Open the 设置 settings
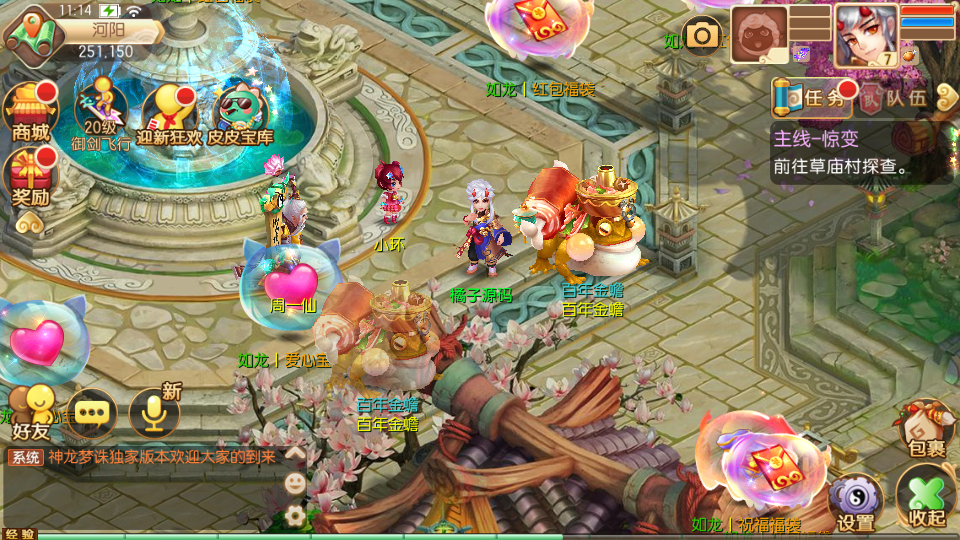The image size is (960, 540). [856, 500]
